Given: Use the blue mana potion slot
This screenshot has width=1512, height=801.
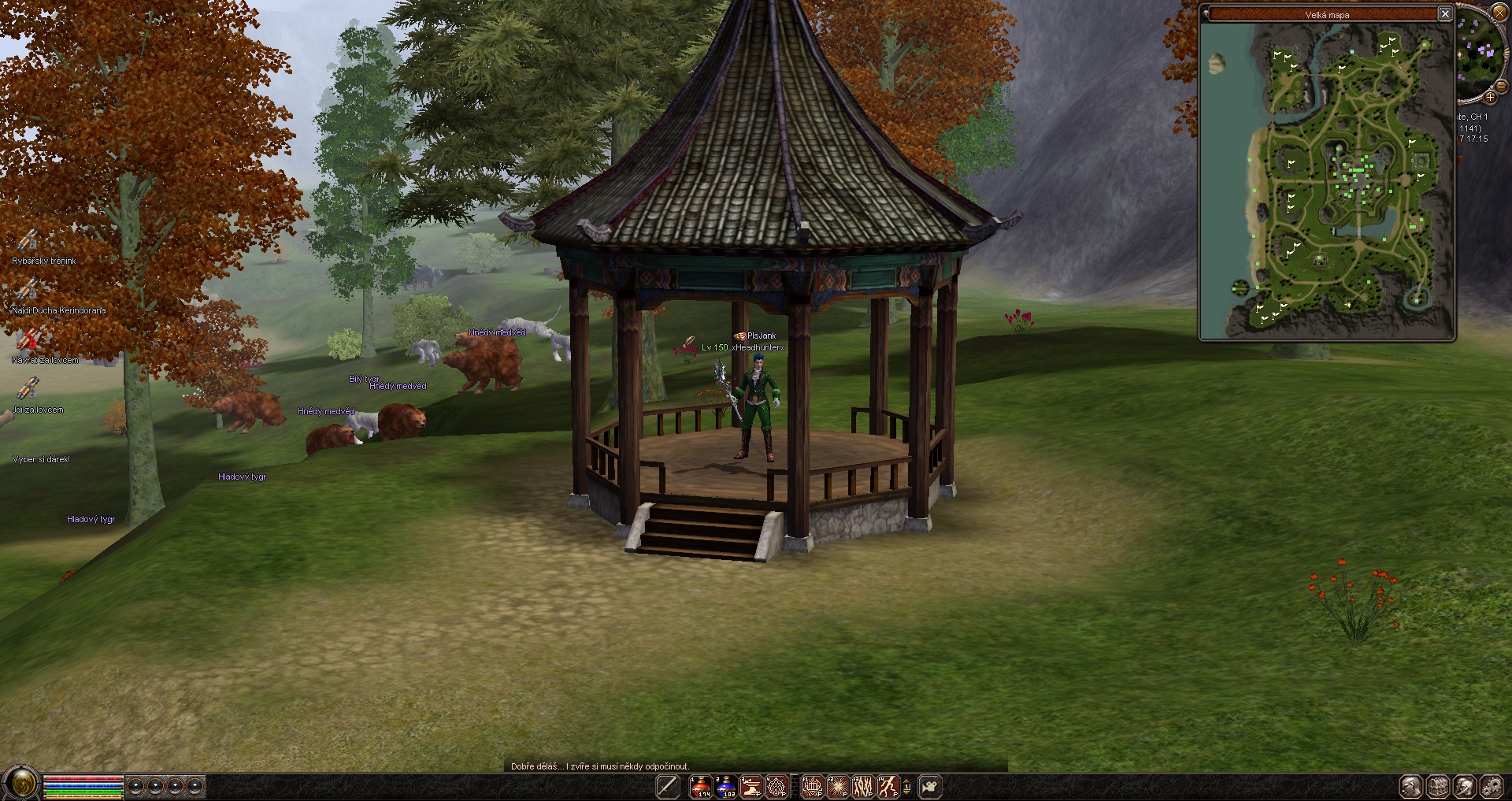Looking at the screenshot, I should pos(726,786).
